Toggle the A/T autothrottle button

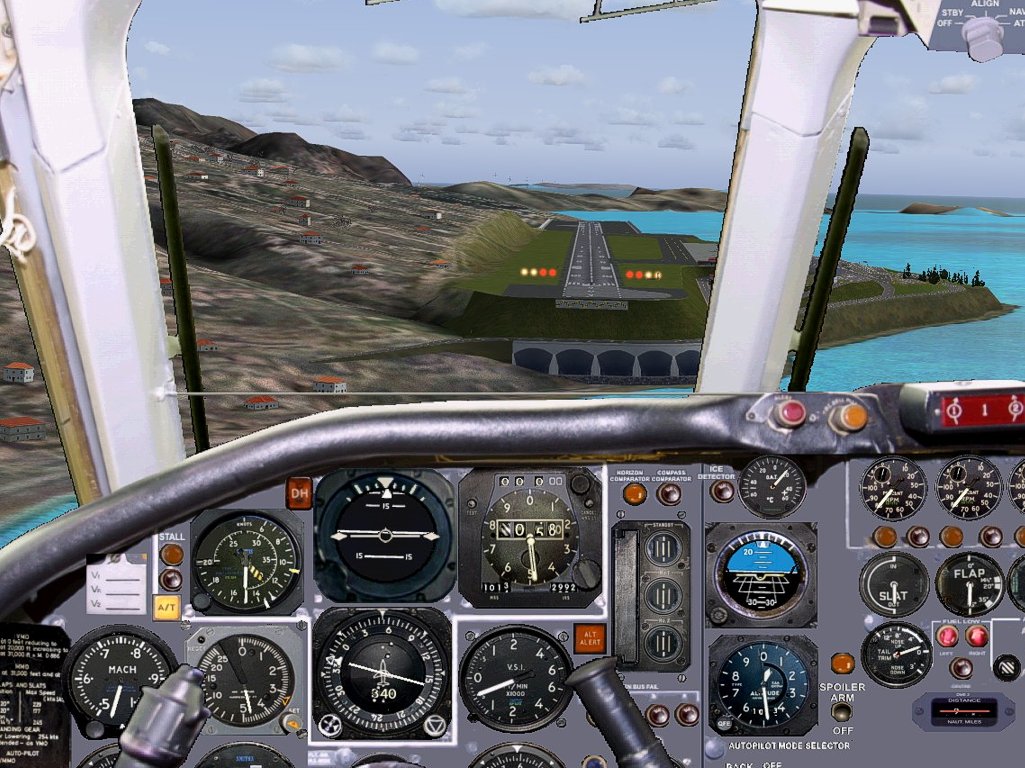point(167,607)
